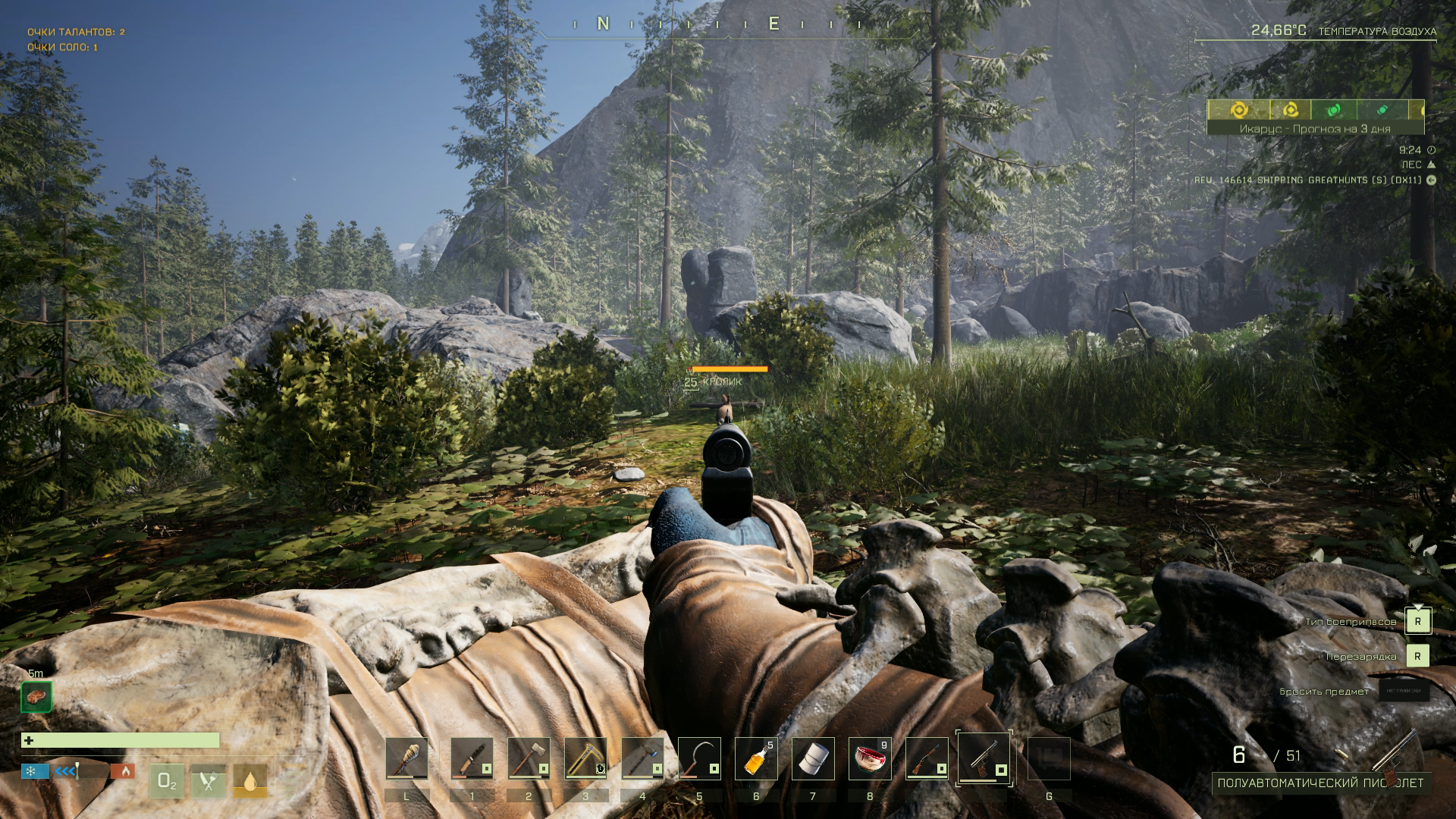Viewport: 1456px width, 819px height.
Task: Click the O2 oxygen status icon
Action: [x=167, y=781]
